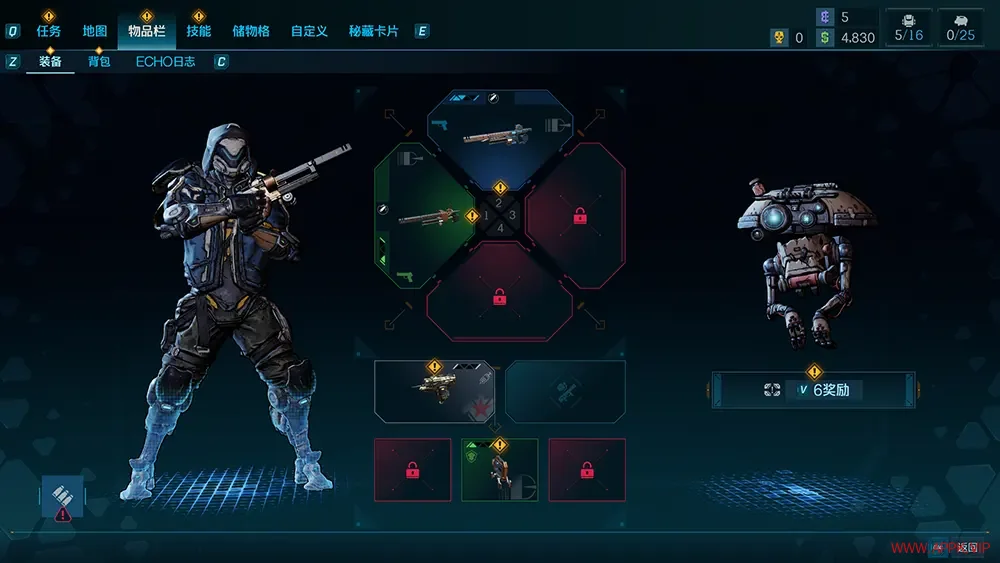The image size is (1000, 563).
Task: Select the empty grenade mod slot
Action: pyautogui.click(x=565, y=391)
